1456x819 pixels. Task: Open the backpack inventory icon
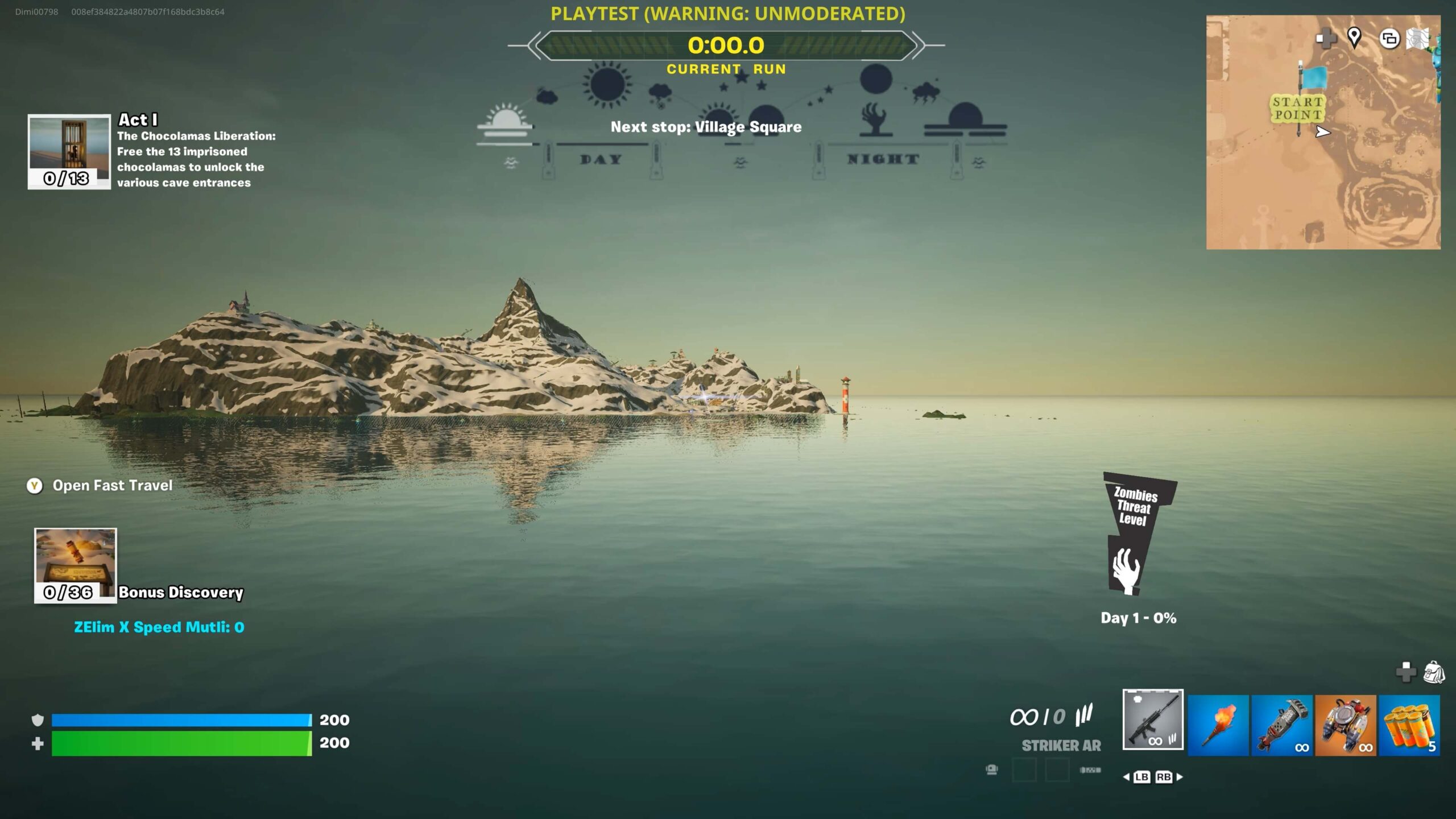tap(1434, 672)
